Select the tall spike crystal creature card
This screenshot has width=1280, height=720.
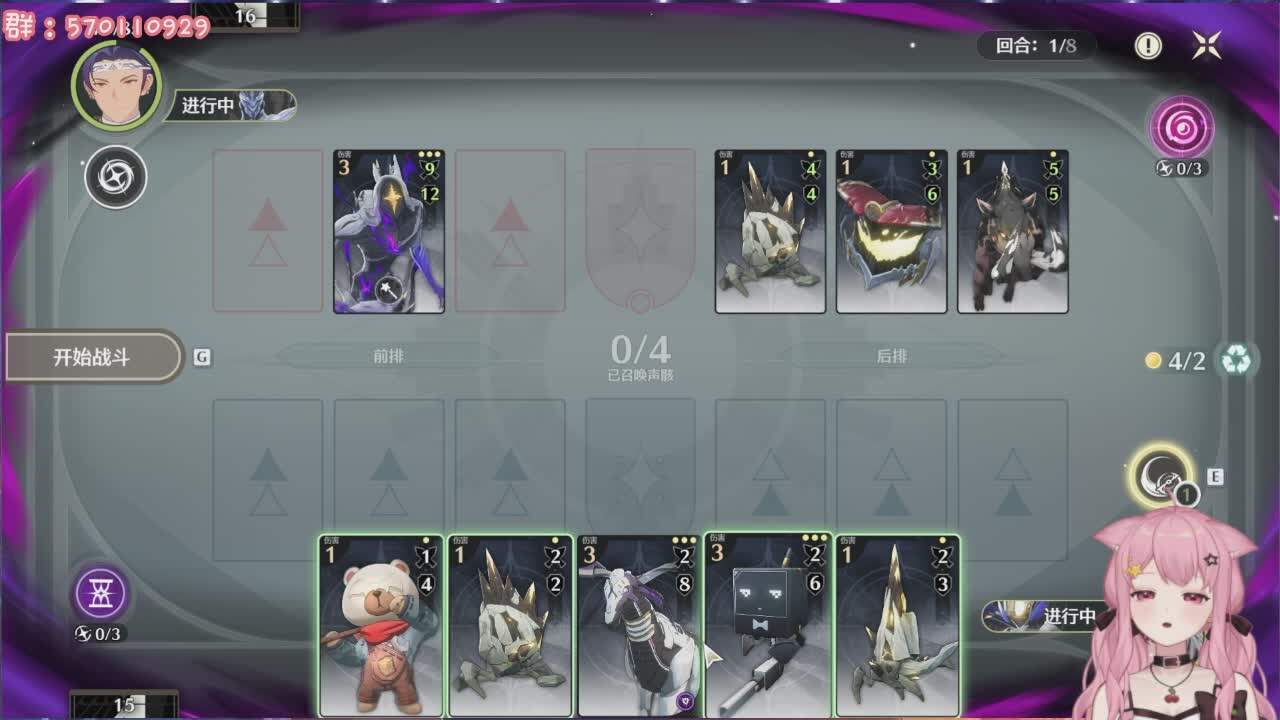tap(897, 626)
